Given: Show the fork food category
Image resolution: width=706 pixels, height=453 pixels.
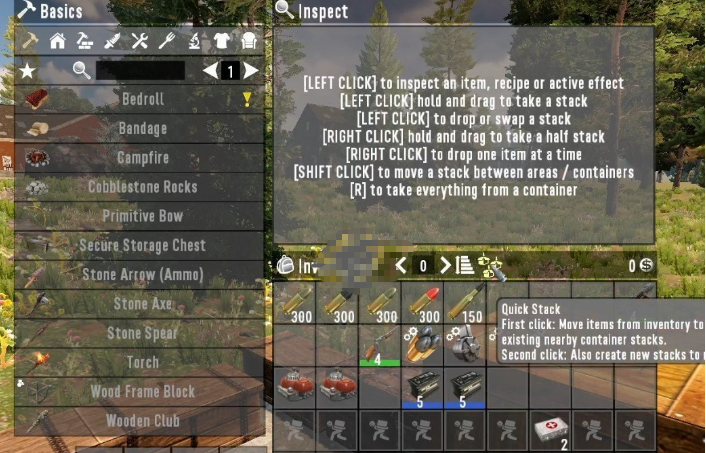Looking at the screenshot, I should (167, 42).
